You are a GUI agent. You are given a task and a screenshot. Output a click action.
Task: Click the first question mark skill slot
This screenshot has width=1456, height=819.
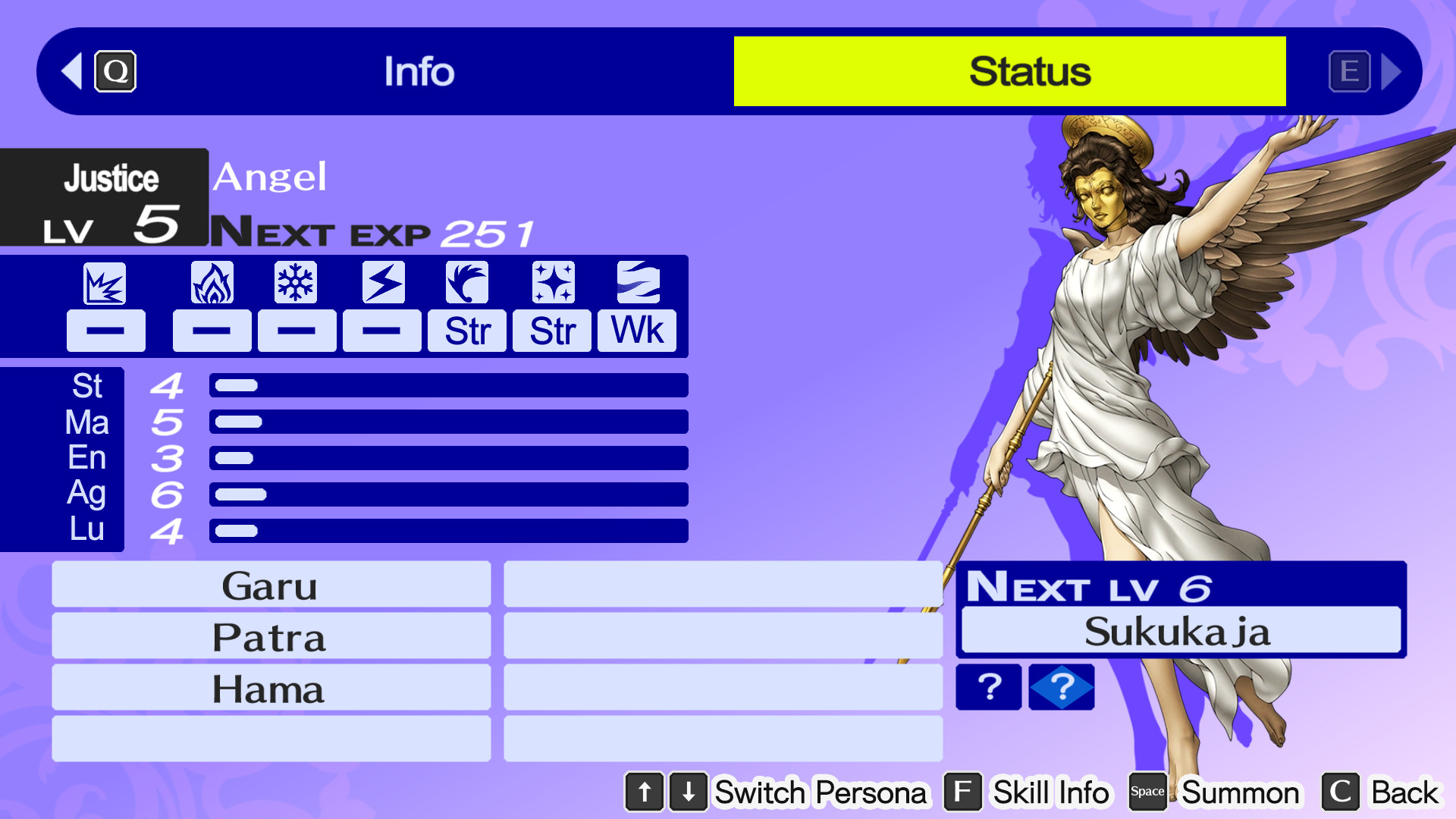click(x=988, y=687)
